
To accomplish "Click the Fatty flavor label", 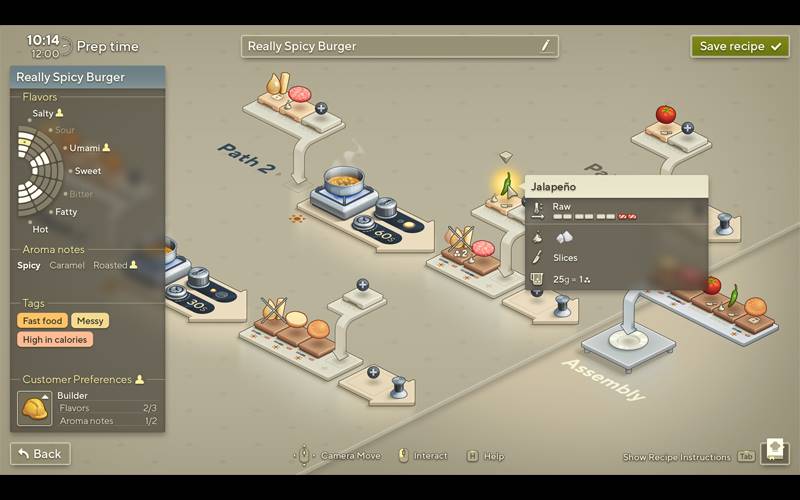I will pyautogui.click(x=66, y=212).
